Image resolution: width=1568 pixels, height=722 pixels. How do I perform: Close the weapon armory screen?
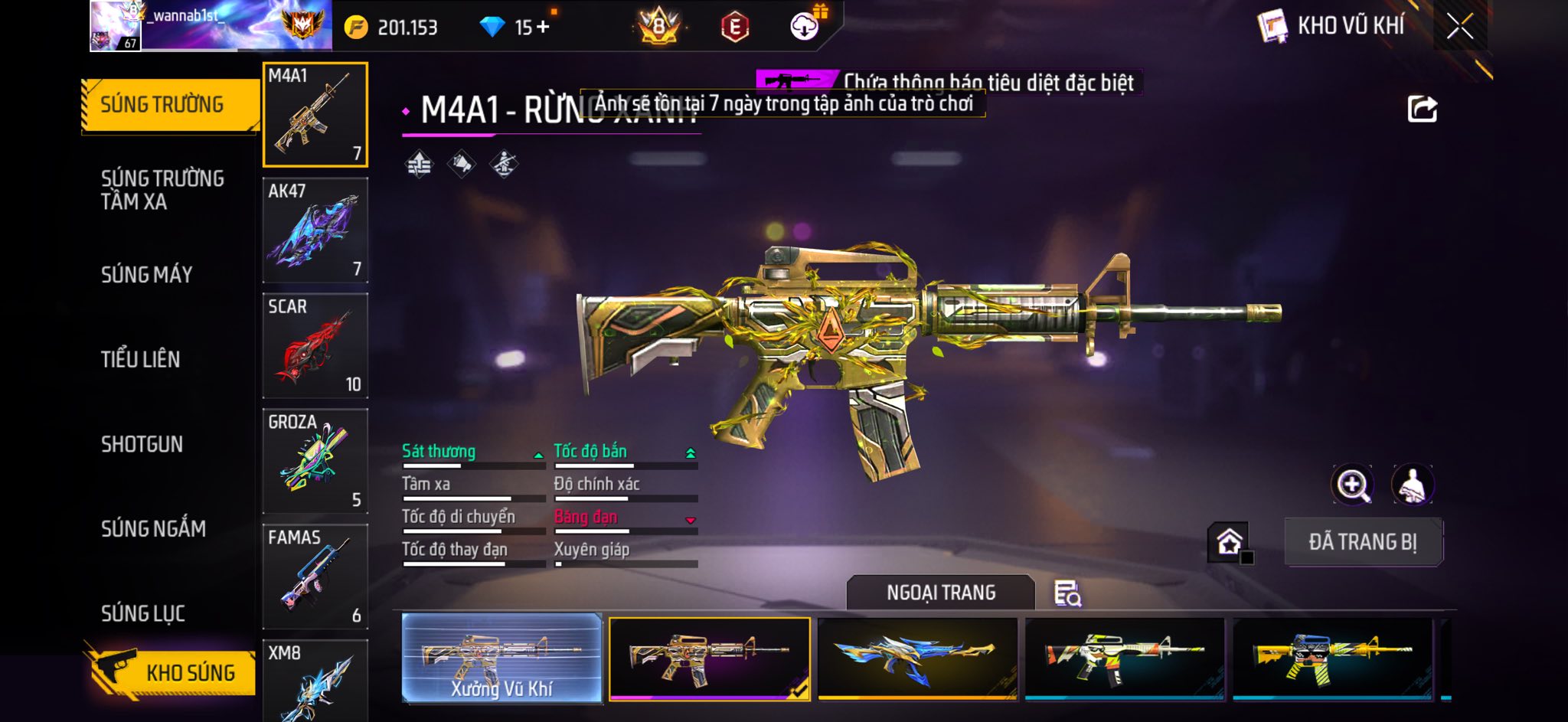1459,27
